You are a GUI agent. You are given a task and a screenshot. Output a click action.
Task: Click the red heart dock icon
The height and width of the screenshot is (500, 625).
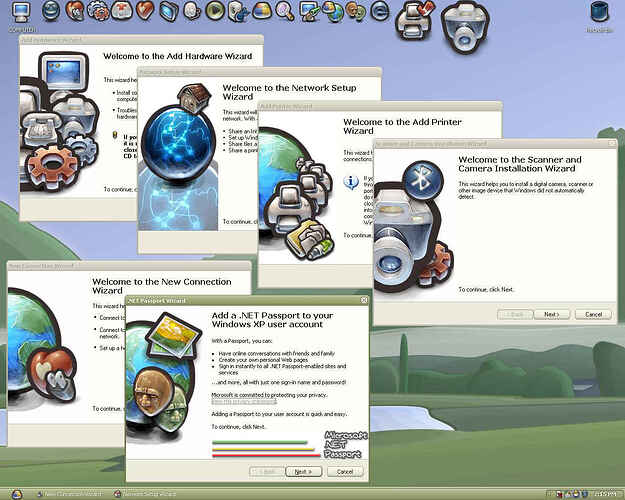145,11
